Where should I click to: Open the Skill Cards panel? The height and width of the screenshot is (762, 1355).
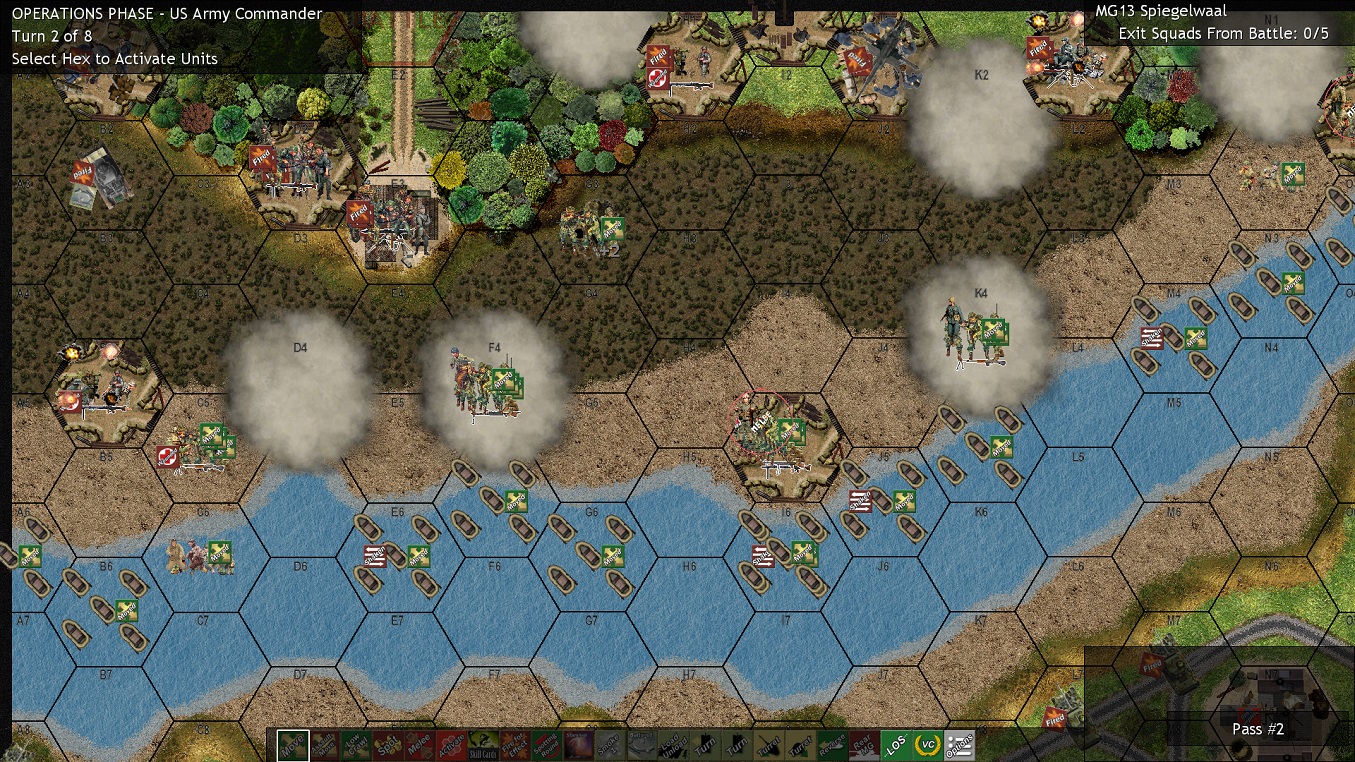pyautogui.click(x=483, y=745)
